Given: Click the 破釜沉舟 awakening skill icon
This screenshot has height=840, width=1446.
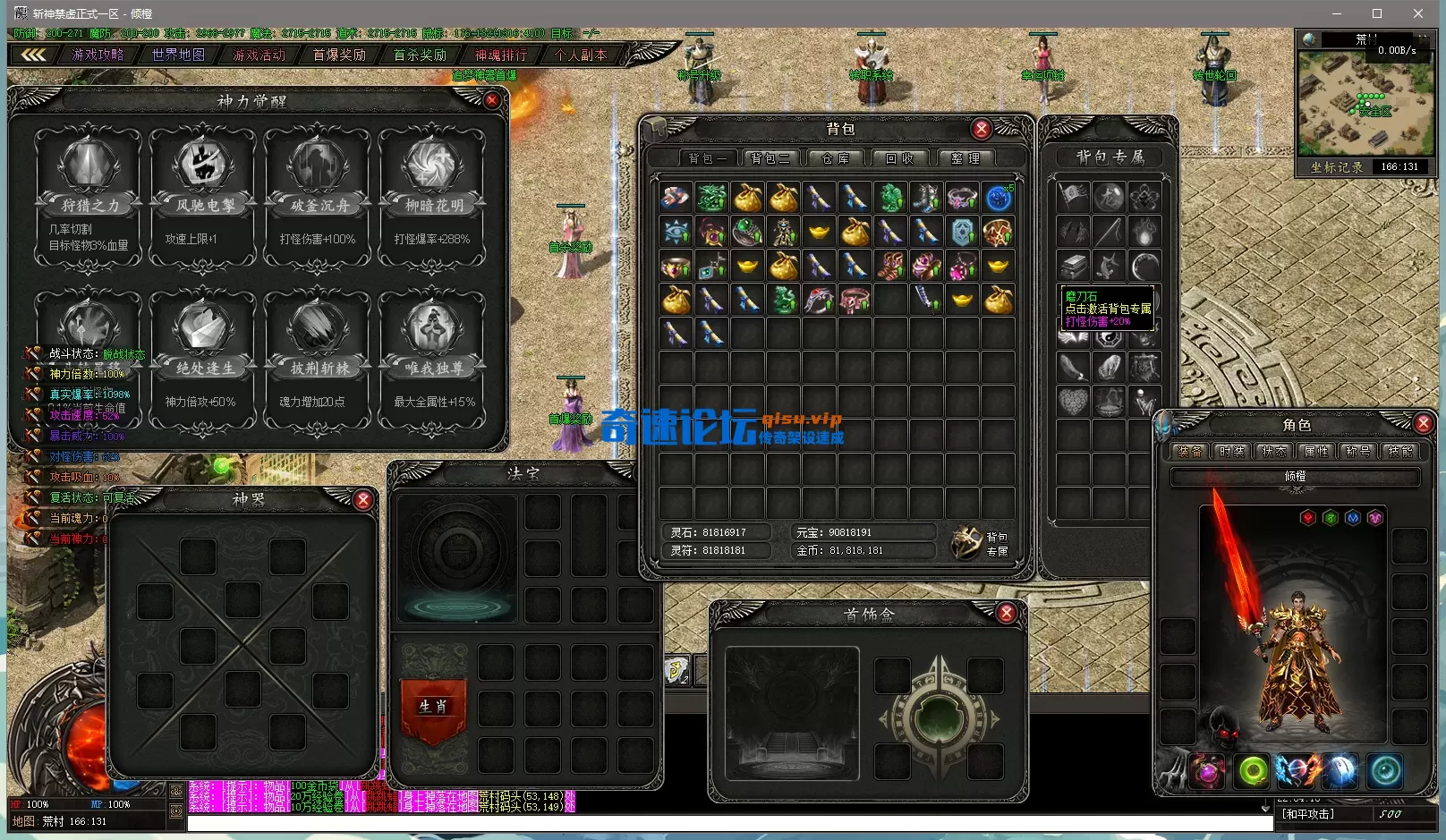Looking at the screenshot, I should tap(317, 165).
